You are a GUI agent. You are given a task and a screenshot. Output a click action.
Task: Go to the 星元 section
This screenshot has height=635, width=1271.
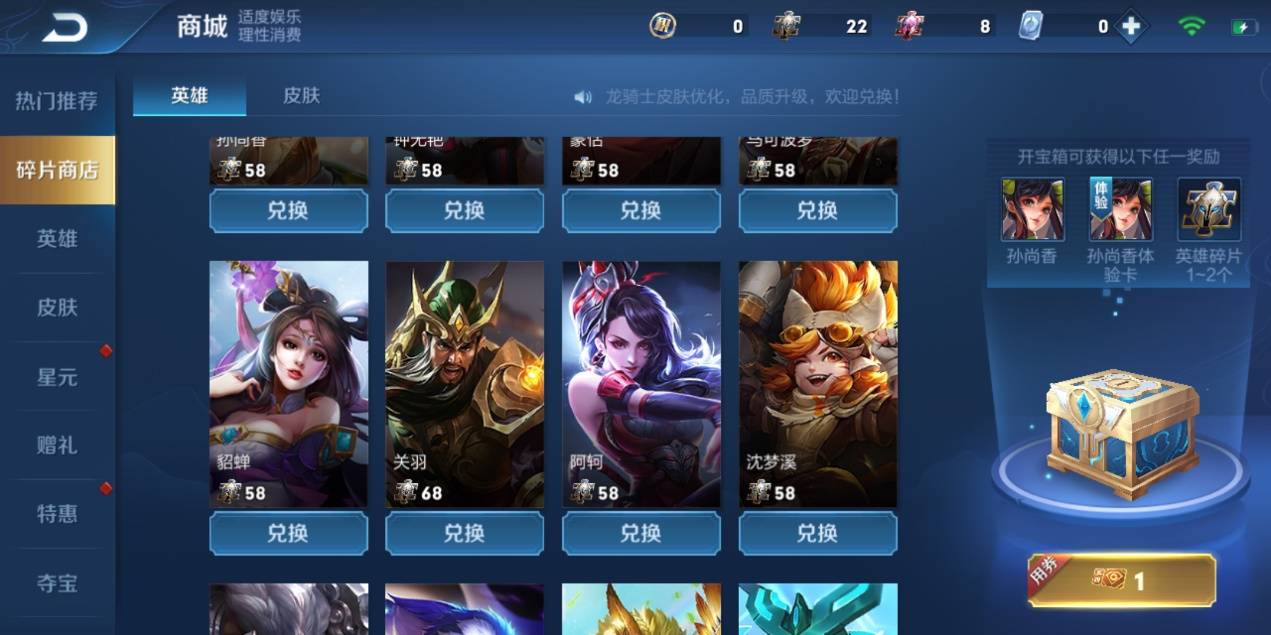(57, 377)
